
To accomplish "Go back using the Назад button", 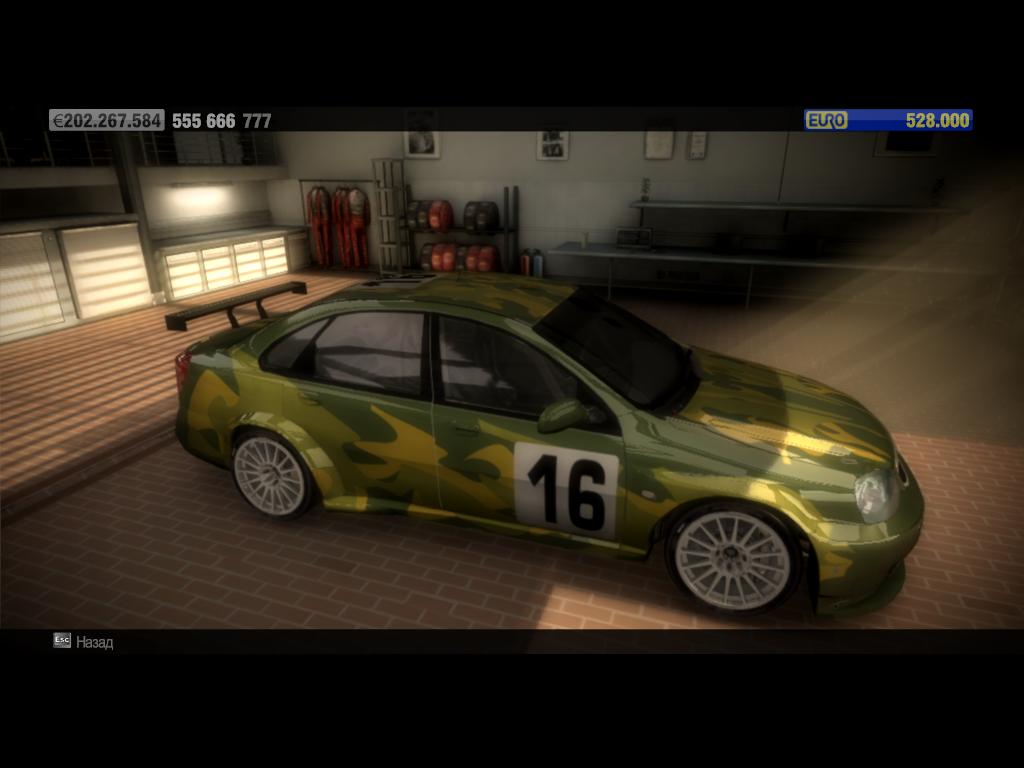I will 84,641.
